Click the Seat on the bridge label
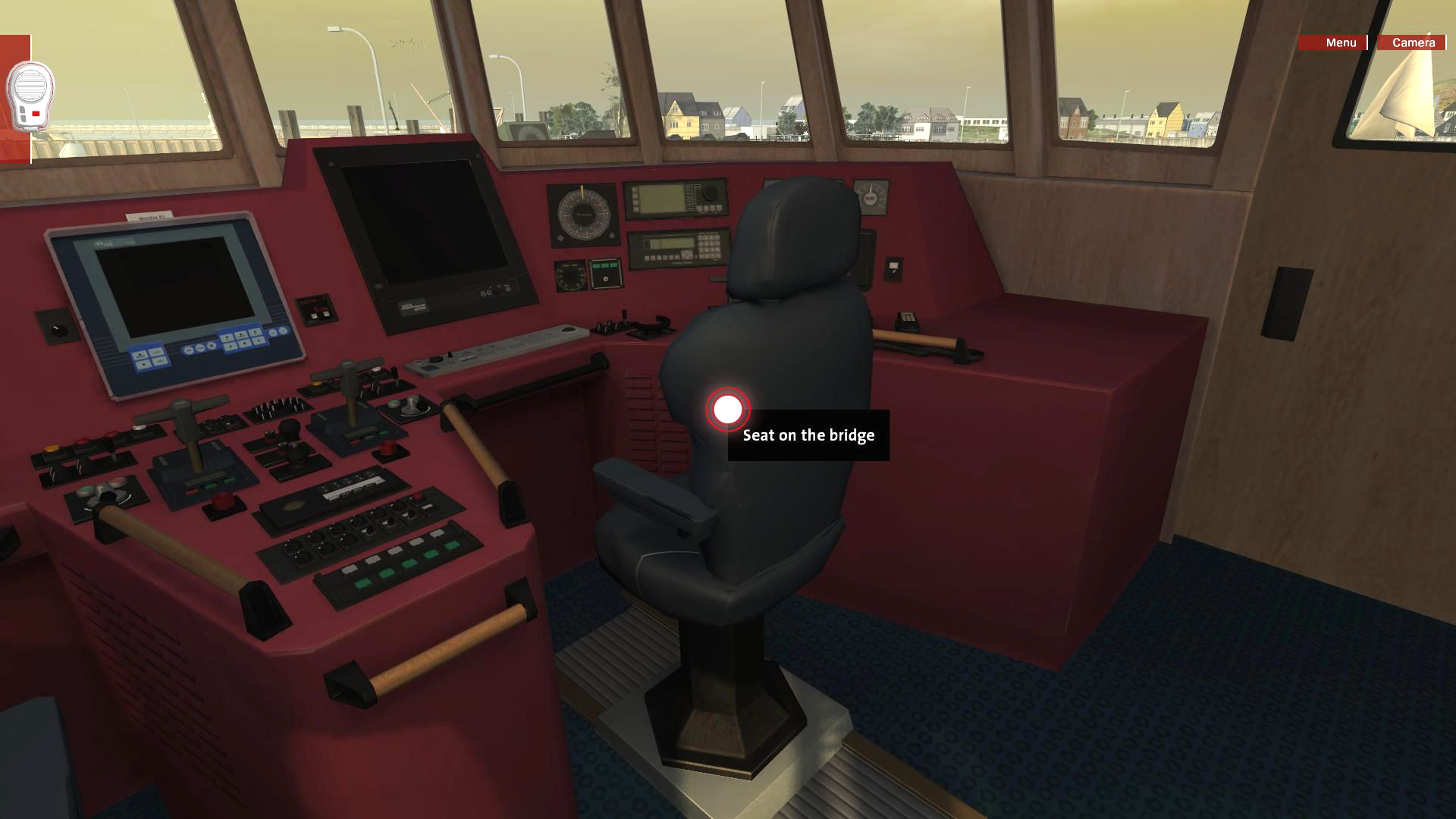1456x819 pixels. pos(808,435)
